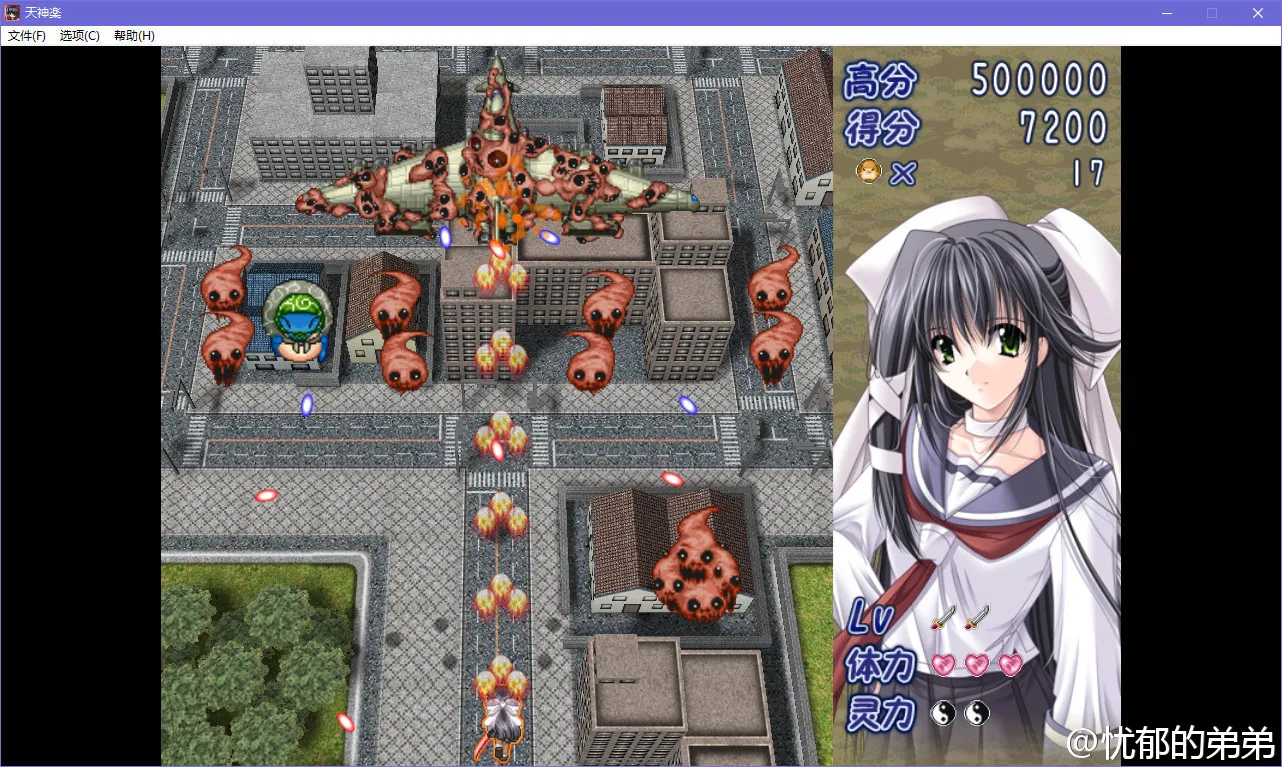1282x767 pixels.
Task: Click the red orb item near the lower-left street
Action: click(x=266, y=494)
